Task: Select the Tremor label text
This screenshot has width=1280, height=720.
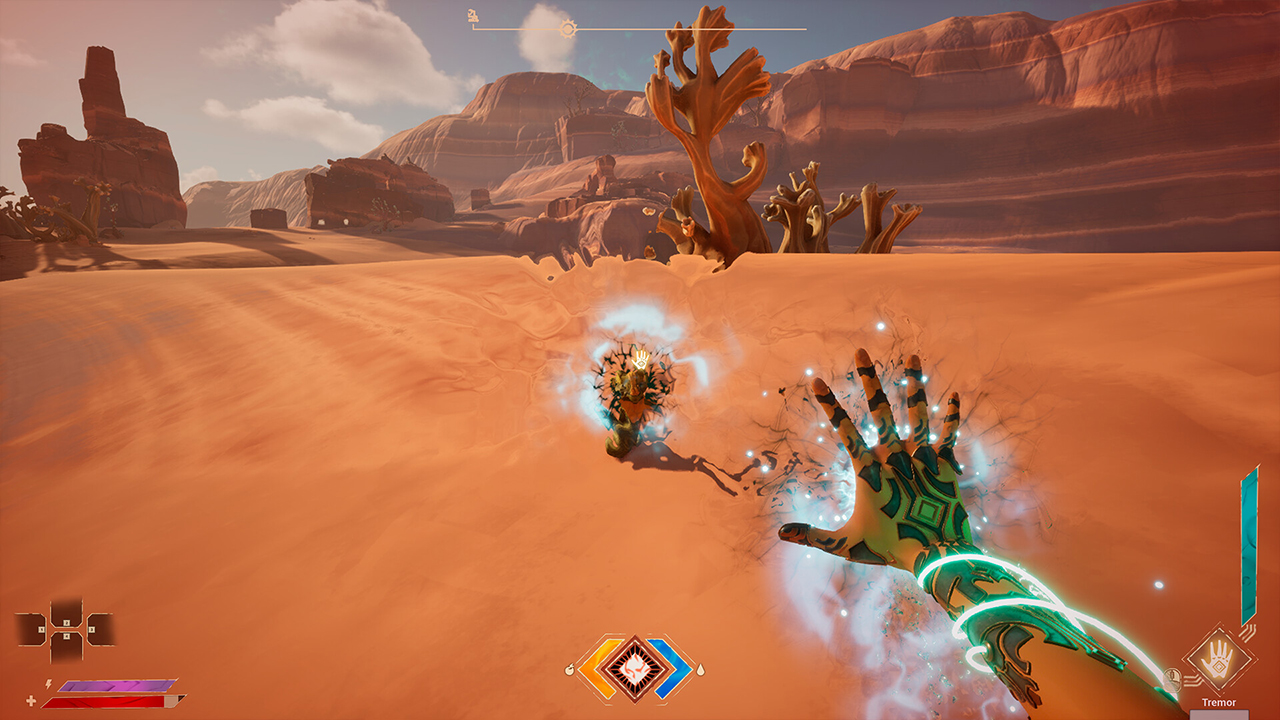Action: 1219,701
